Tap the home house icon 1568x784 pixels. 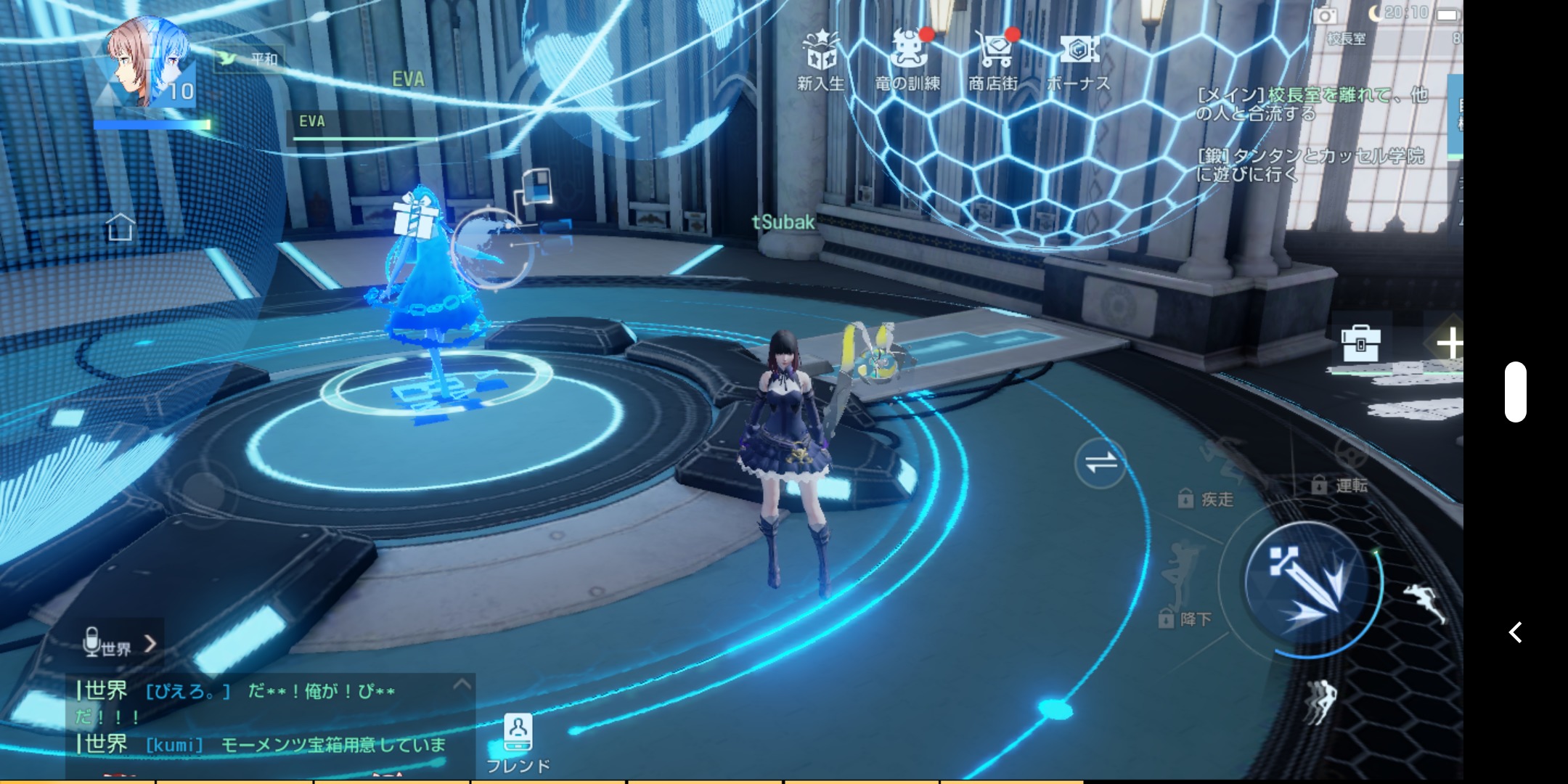coord(120,227)
